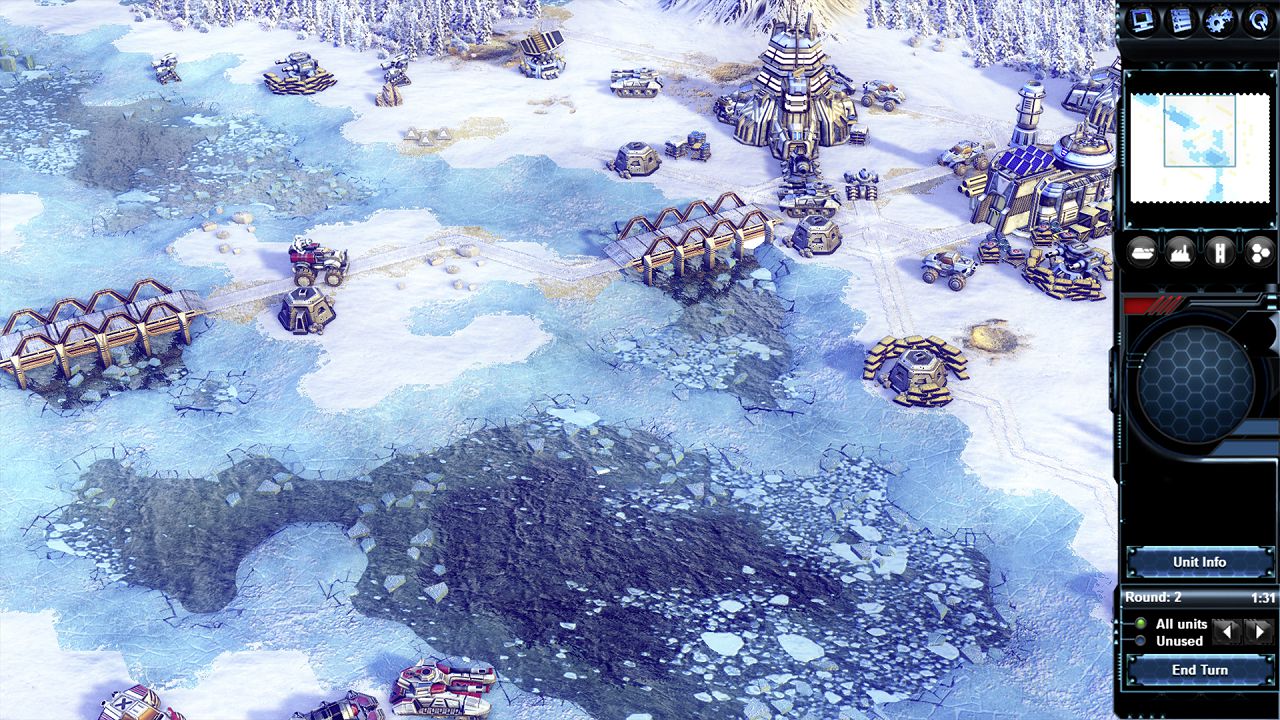The width and height of the screenshot is (1280, 720).
Task: Select the All units radio button
Action: click(x=1142, y=622)
